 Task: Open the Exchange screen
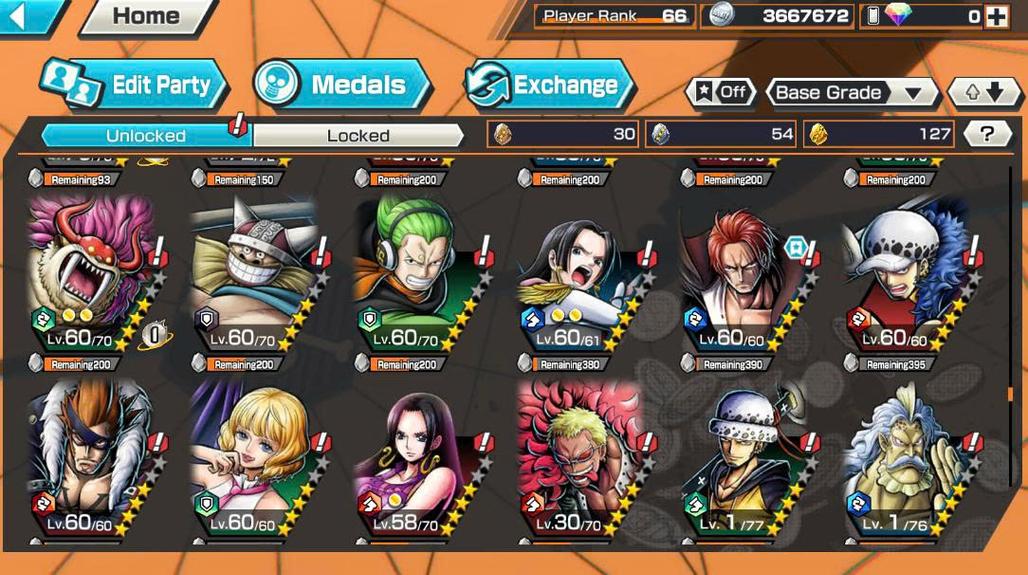point(550,85)
